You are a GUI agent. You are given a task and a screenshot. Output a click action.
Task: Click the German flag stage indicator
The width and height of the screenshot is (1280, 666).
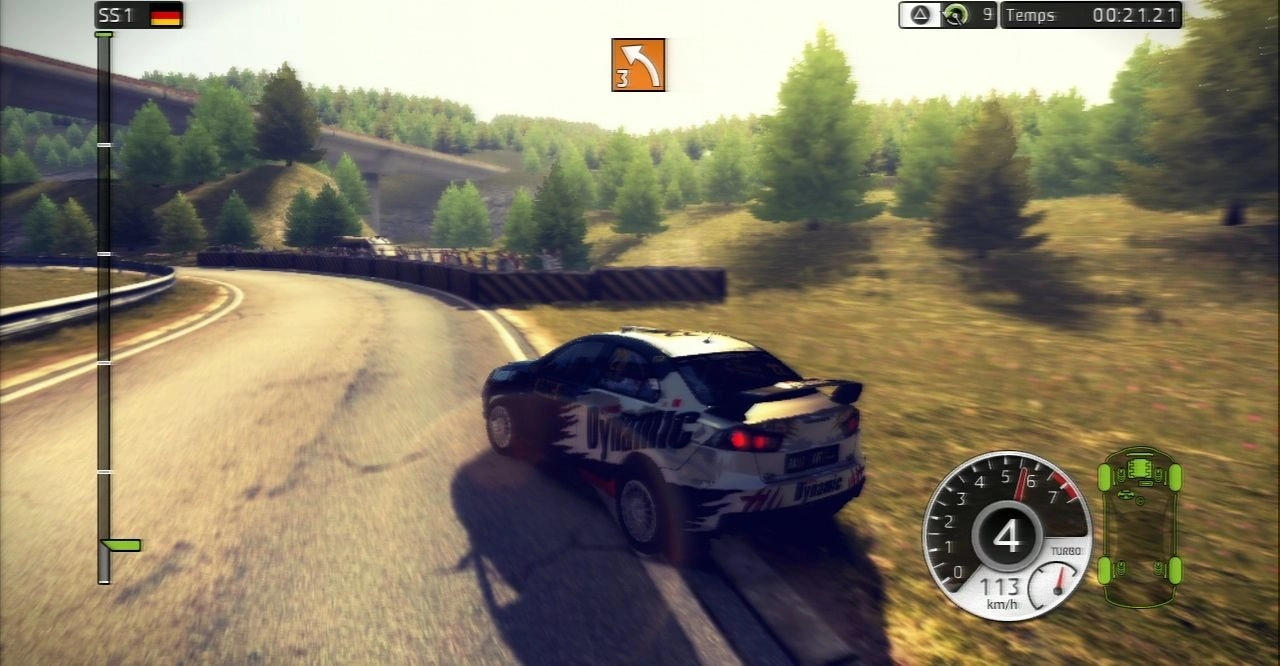click(x=165, y=15)
